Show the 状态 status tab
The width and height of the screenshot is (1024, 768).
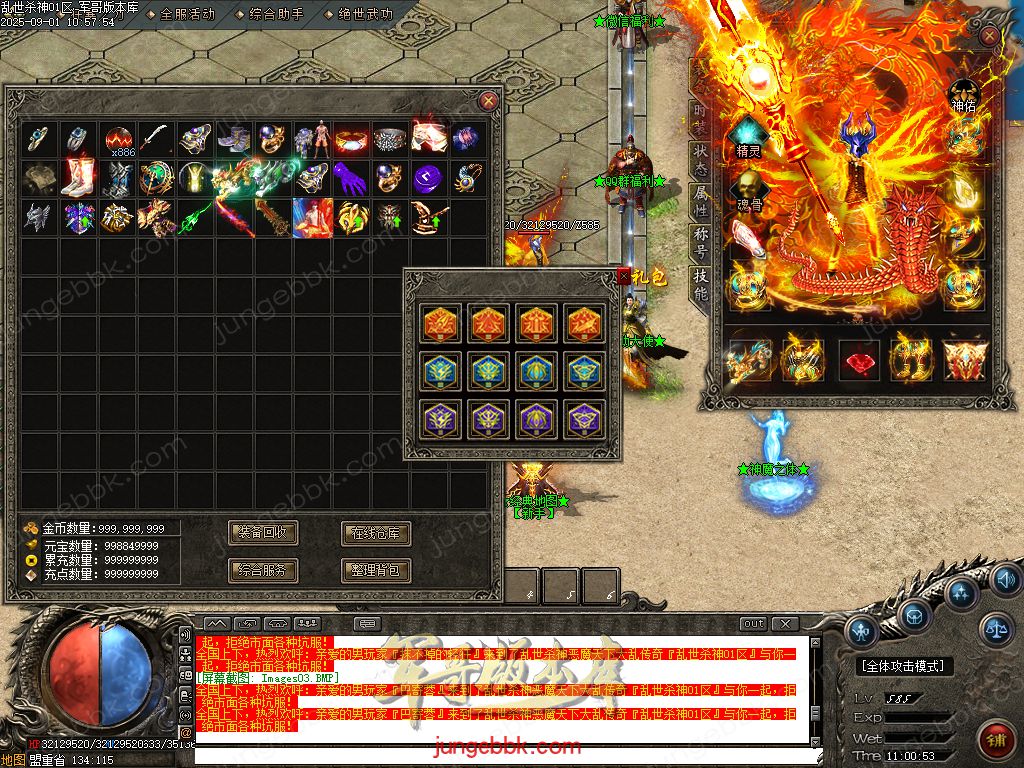click(701, 161)
